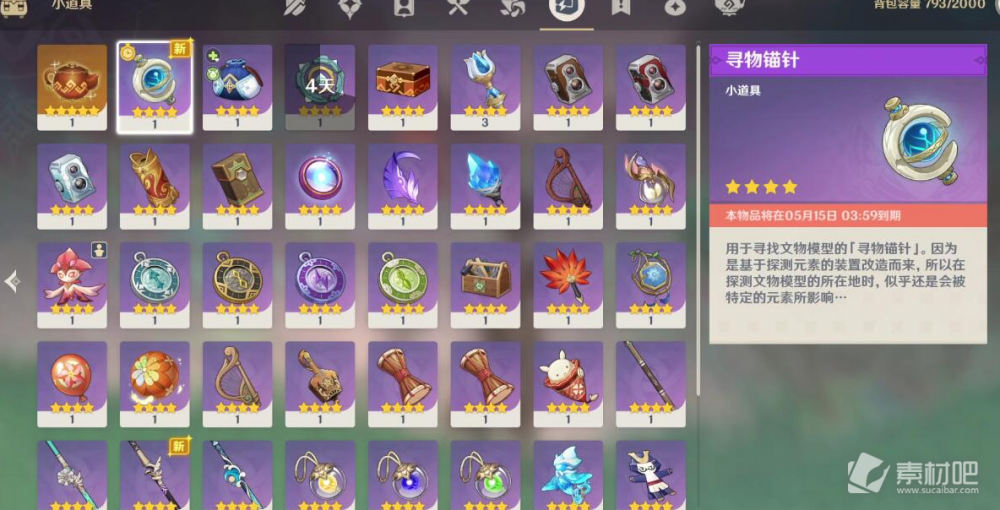Select the red maple leaf item

point(568,279)
